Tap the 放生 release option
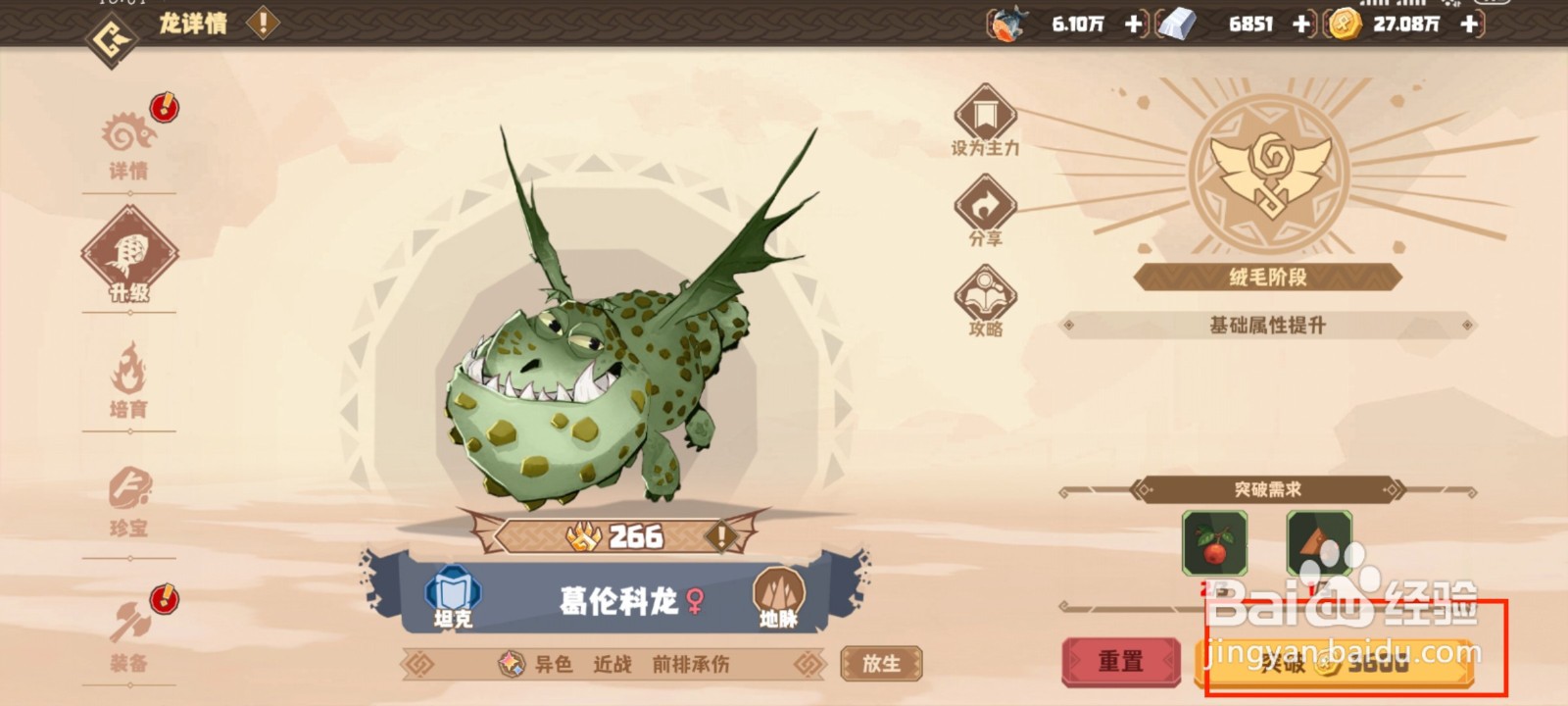1568x706 pixels. [x=880, y=662]
